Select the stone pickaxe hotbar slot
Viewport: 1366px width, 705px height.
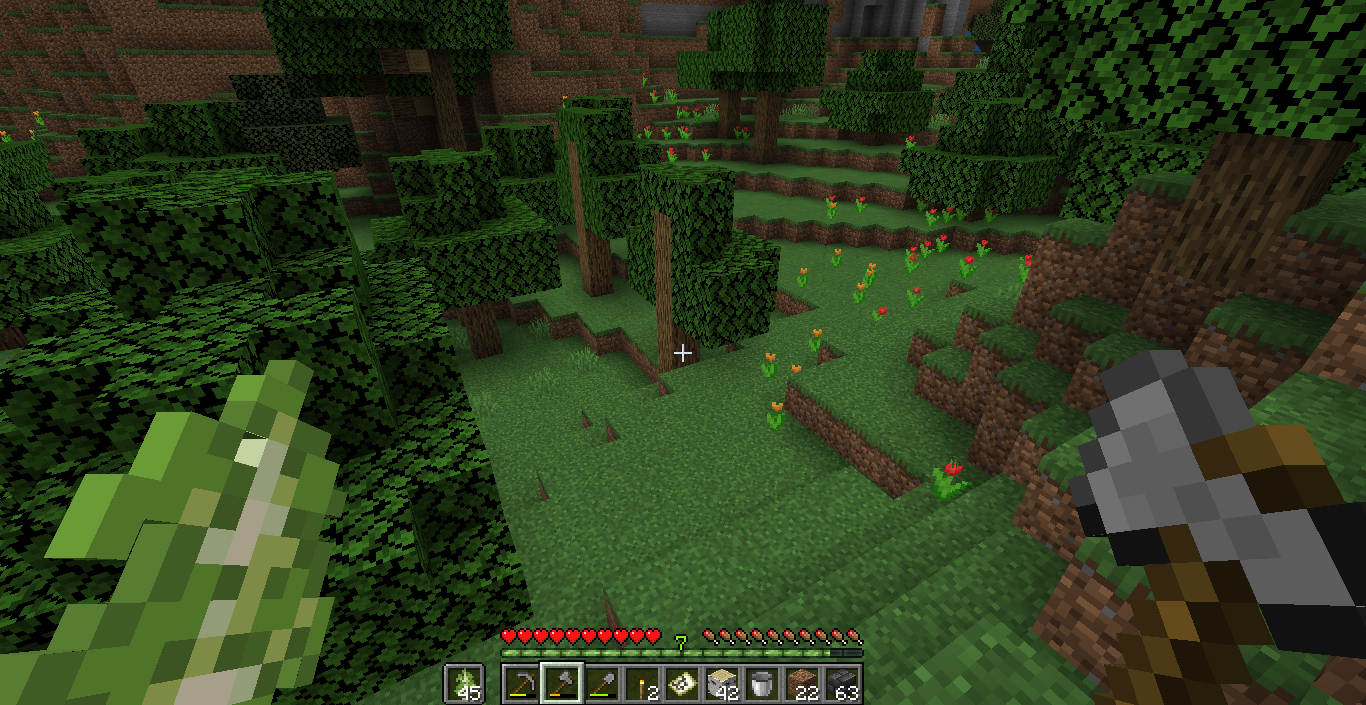(x=521, y=684)
